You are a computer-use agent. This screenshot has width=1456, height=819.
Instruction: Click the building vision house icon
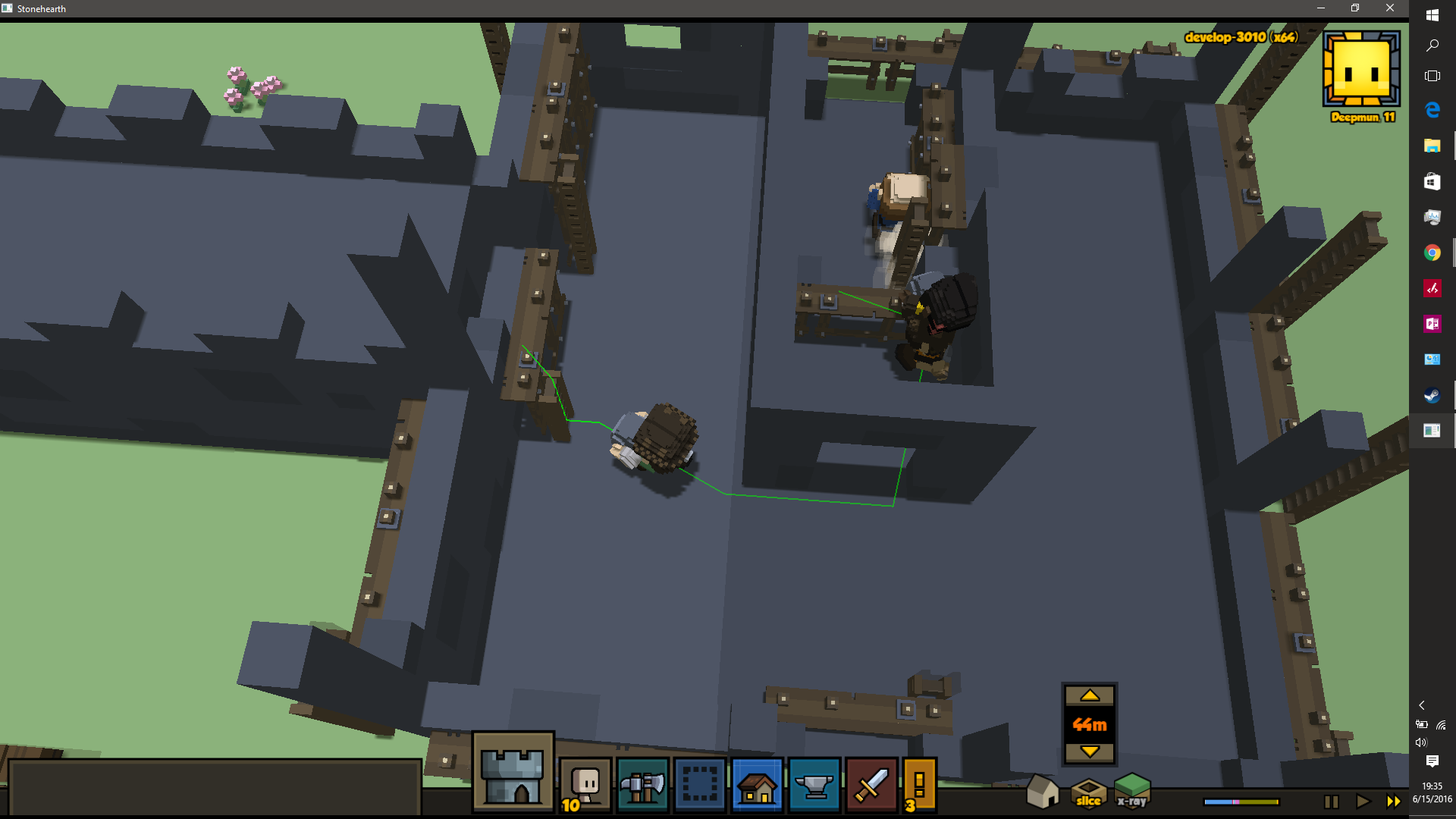click(1042, 792)
